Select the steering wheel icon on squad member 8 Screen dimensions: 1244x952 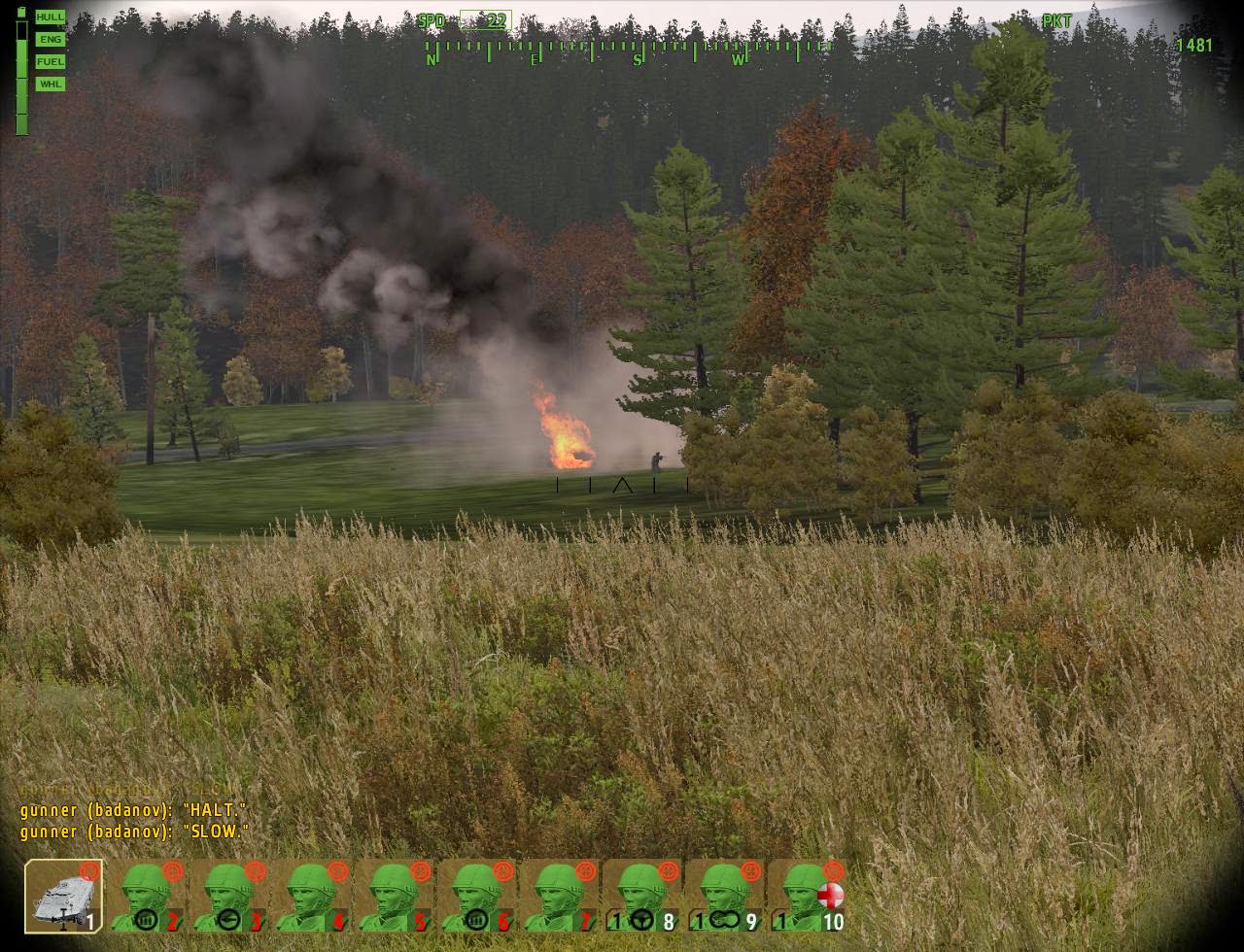[x=642, y=920]
